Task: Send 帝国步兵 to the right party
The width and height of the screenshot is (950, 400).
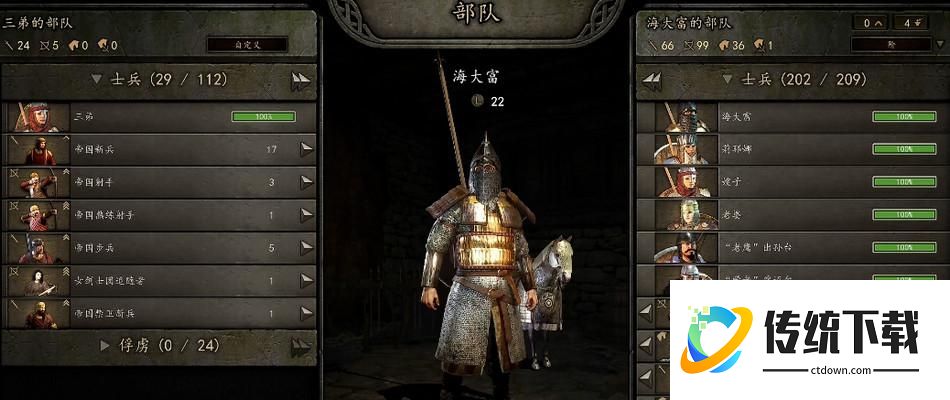Action: point(307,248)
